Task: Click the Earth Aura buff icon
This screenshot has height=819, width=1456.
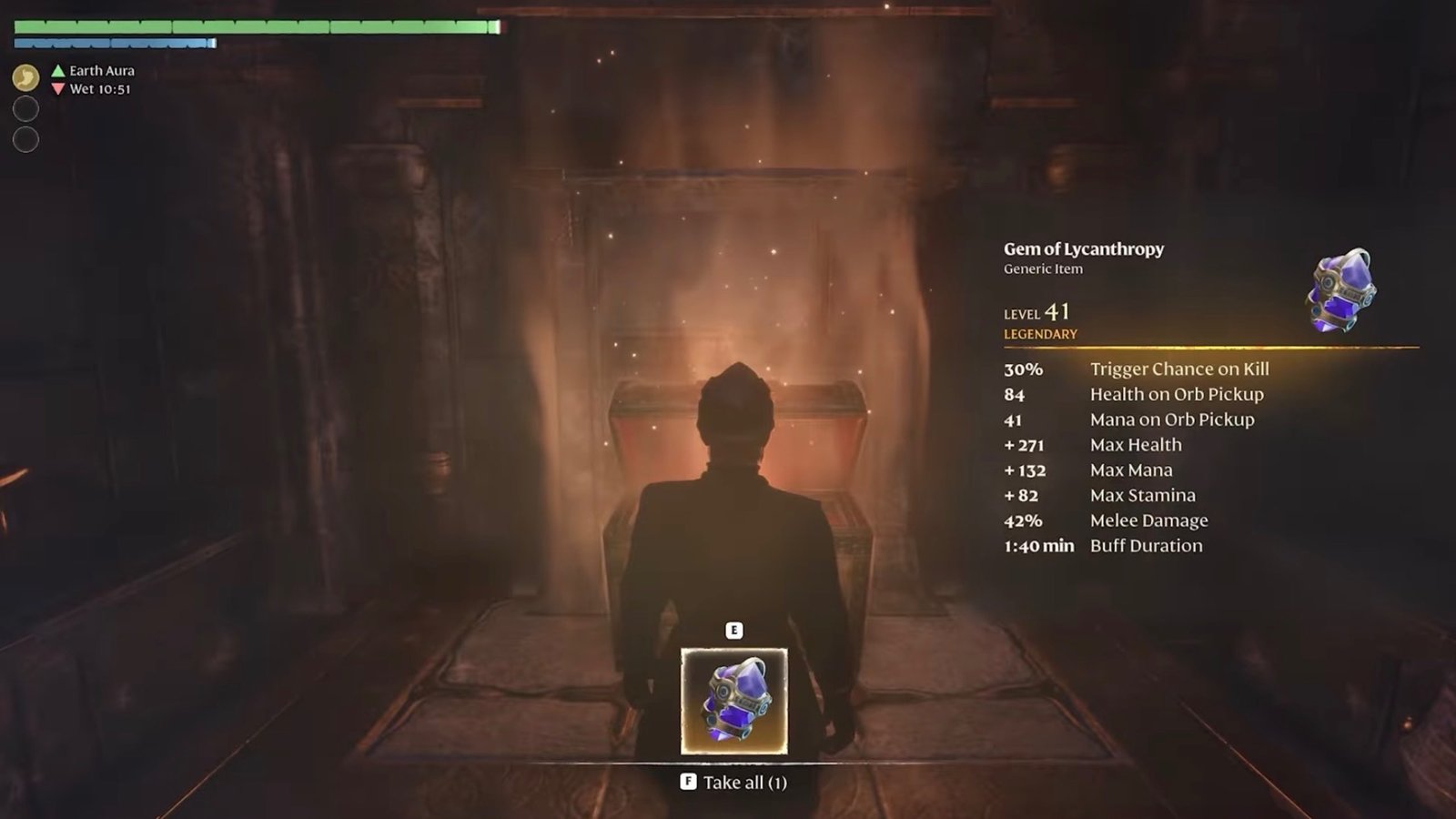Action: 25,76
